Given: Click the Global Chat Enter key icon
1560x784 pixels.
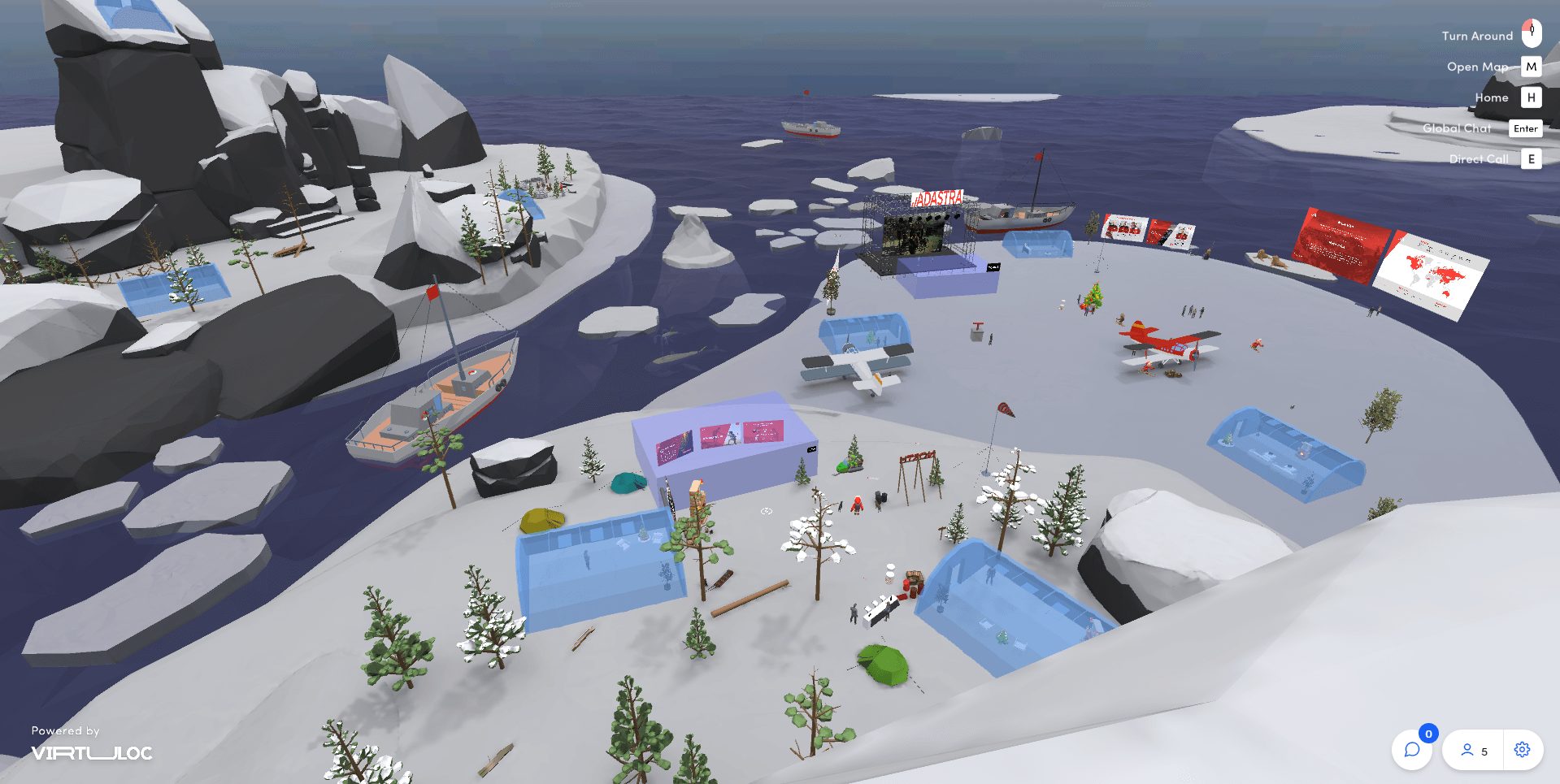Looking at the screenshot, I should point(1525,128).
